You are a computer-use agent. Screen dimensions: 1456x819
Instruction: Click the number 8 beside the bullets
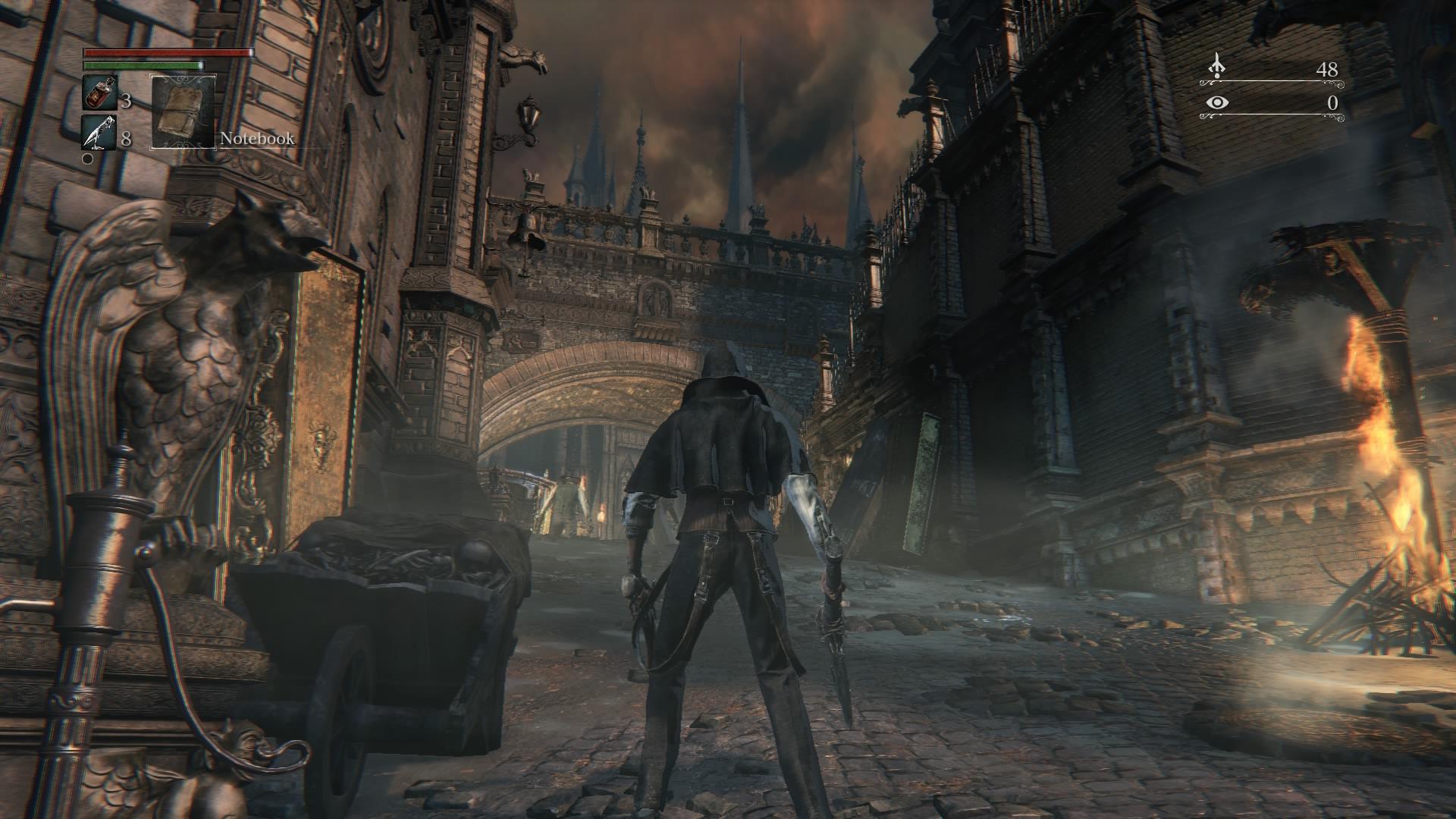pos(127,140)
